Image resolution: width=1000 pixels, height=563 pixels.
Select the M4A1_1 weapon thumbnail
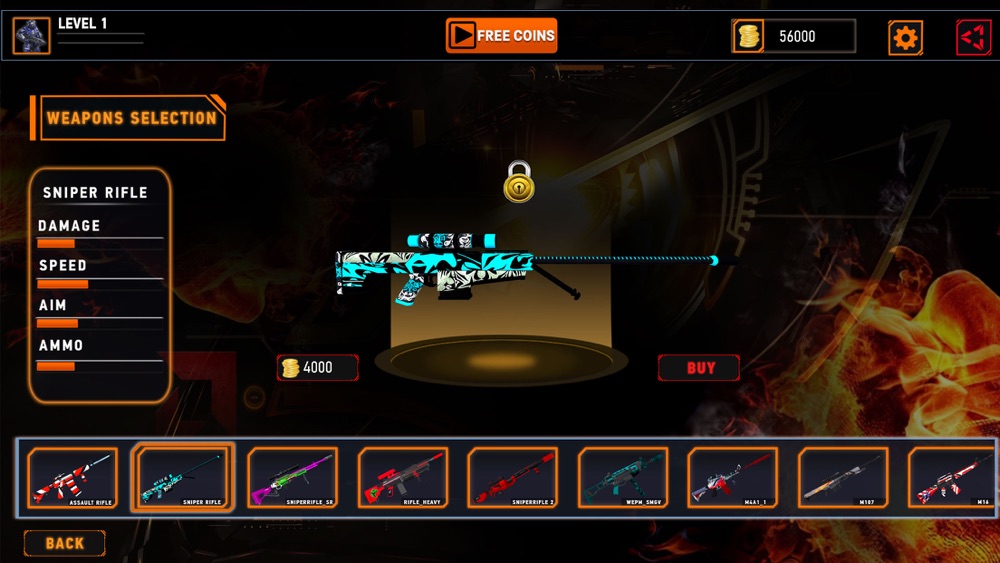click(x=733, y=478)
